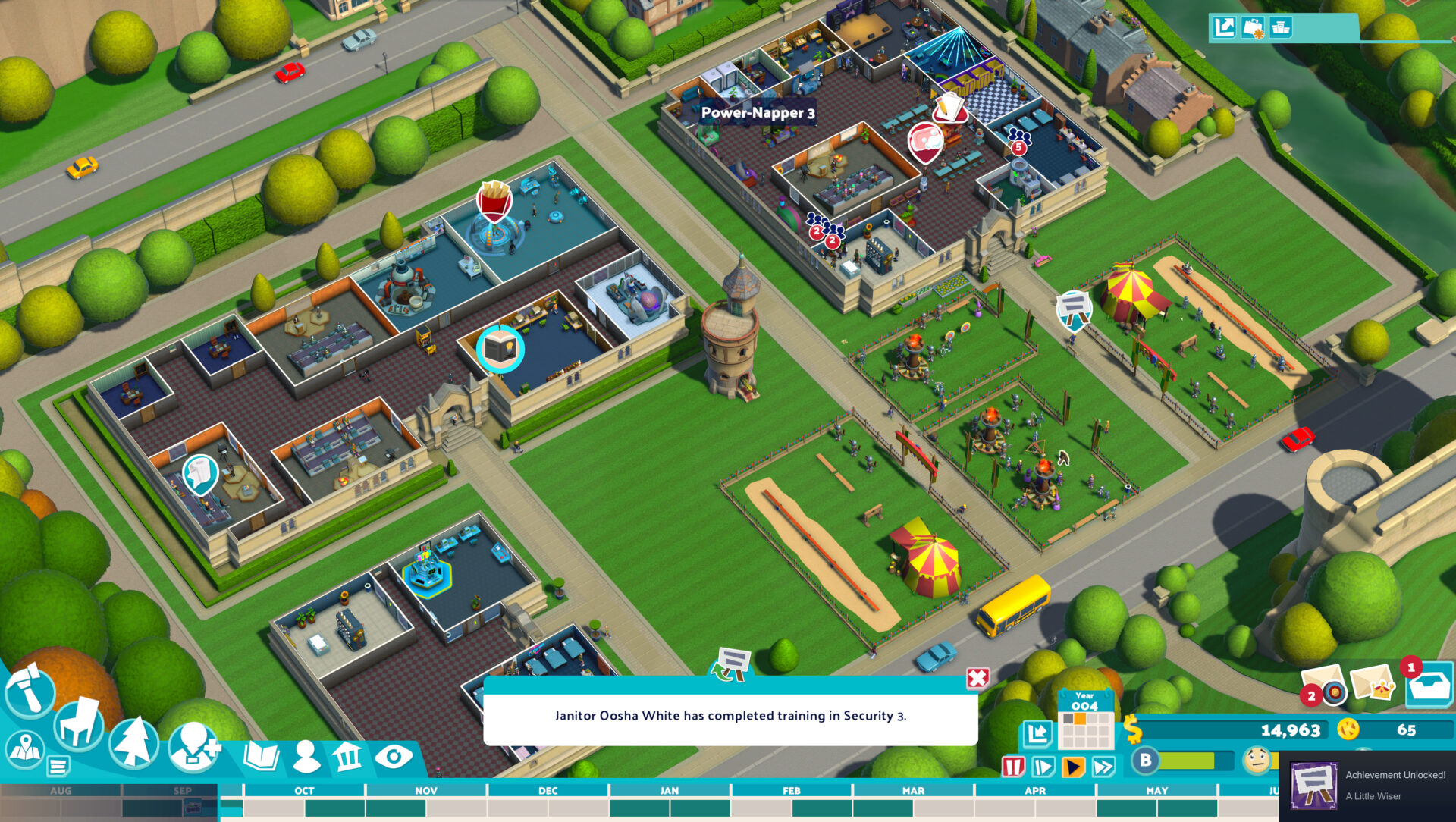The height and width of the screenshot is (822, 1456).
Task: Open the Year 004 calendar
Action: 1085,717
